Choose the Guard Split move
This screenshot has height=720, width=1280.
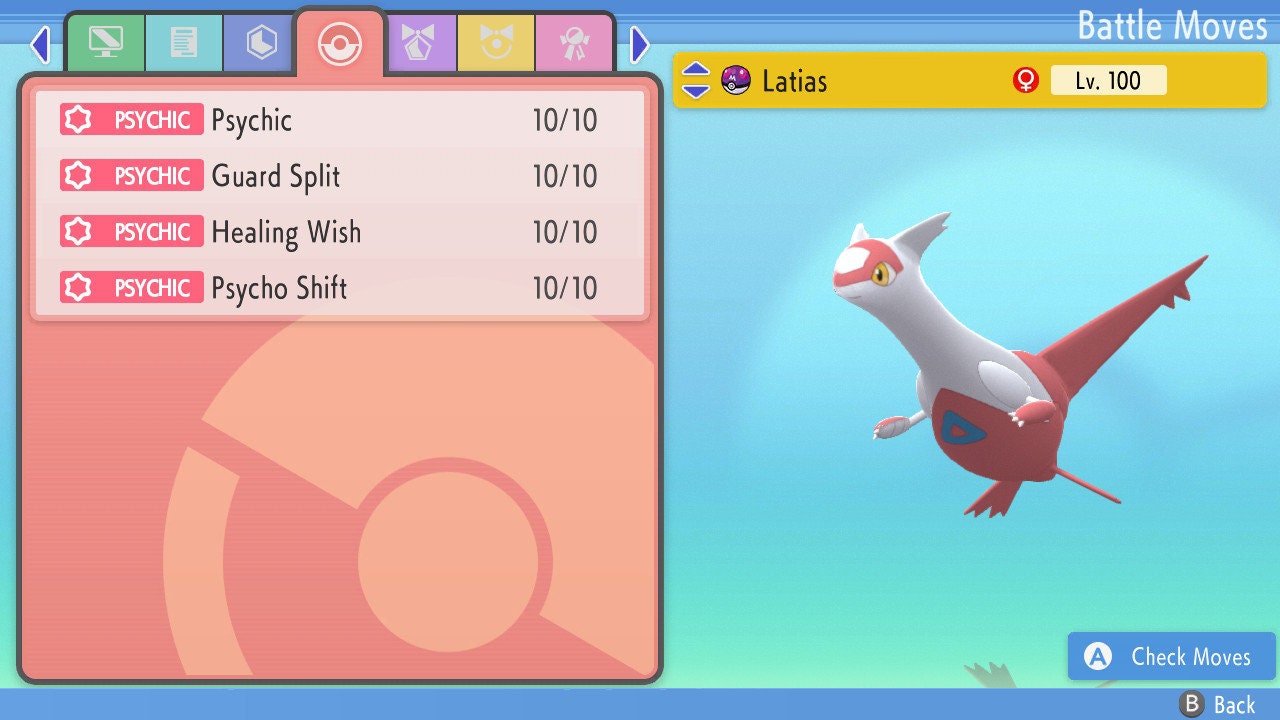click(340, 177)
